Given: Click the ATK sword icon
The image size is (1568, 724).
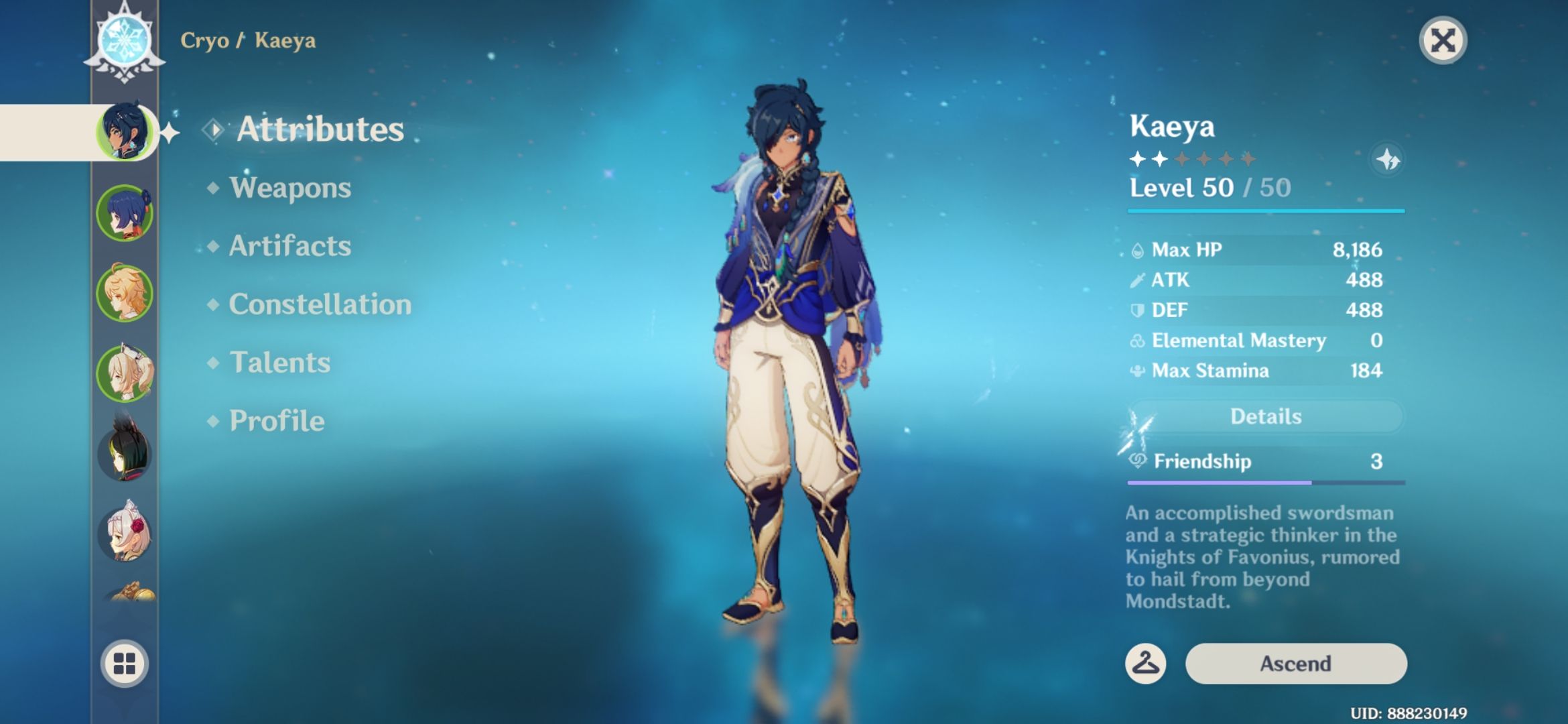Looking at the screenshot, I should [x=1138, y=280].
